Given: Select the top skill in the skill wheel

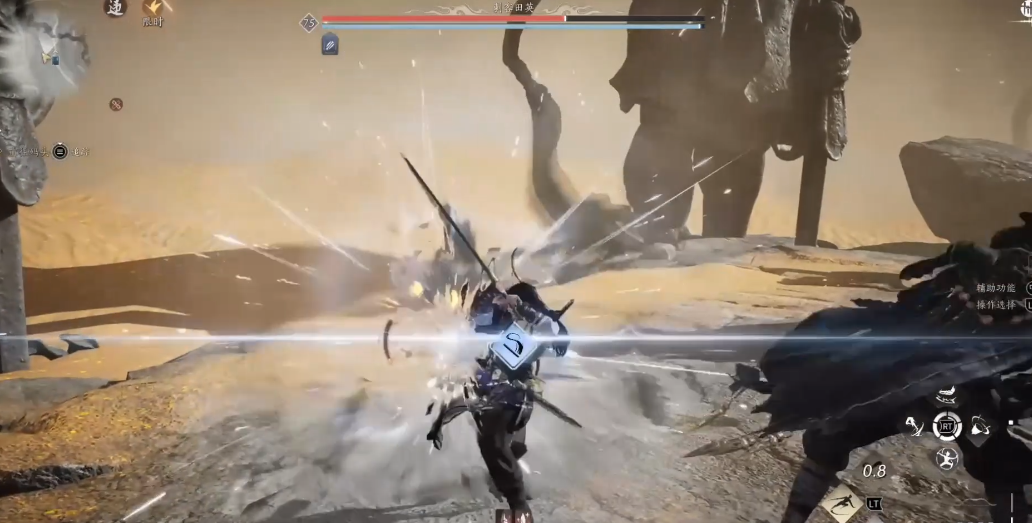Looking at the screenshot, I should pyautogui.click(x=946, y=394).
